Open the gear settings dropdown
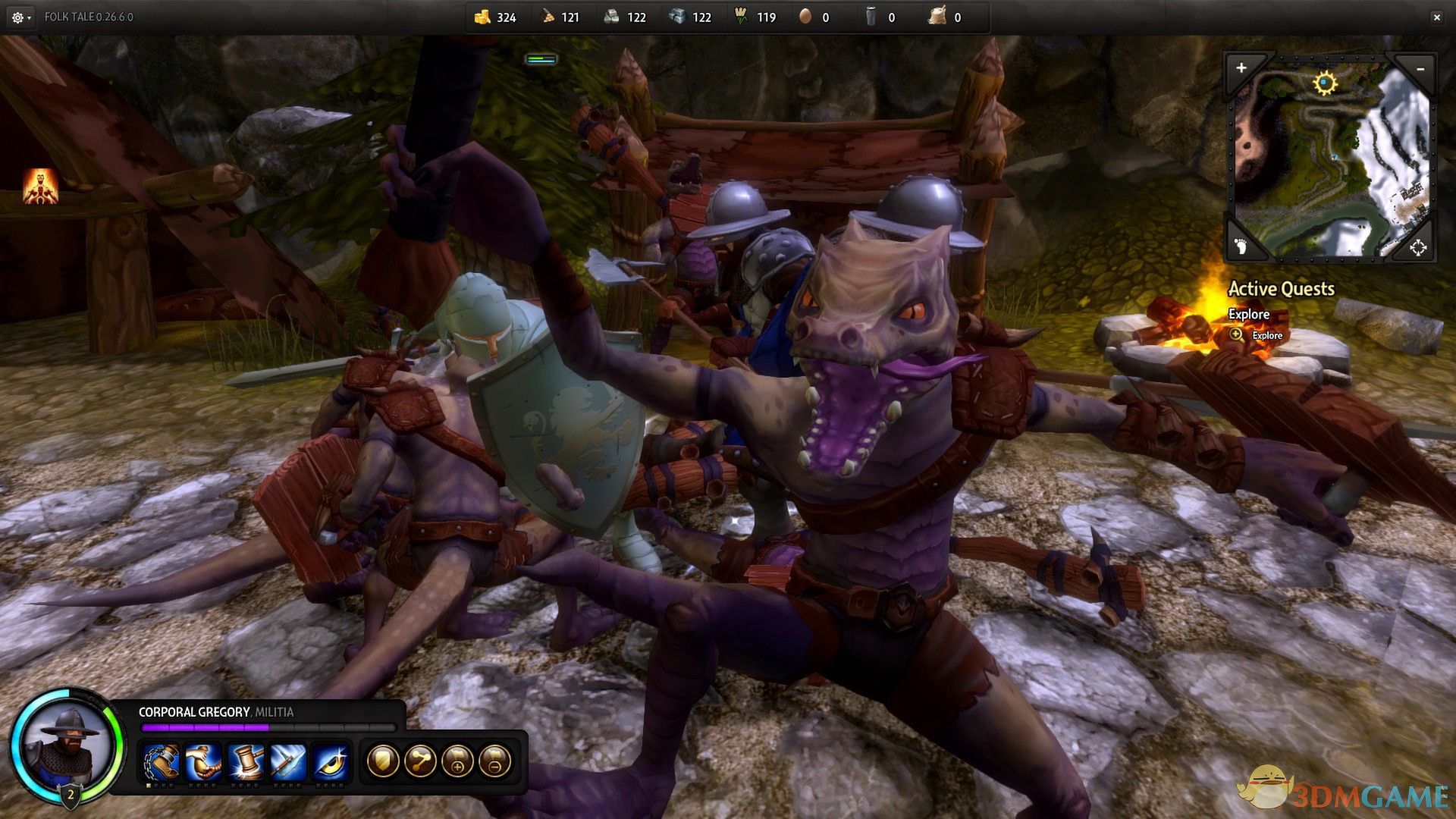This screenshot has width=1456, height=819. (20, 17)
